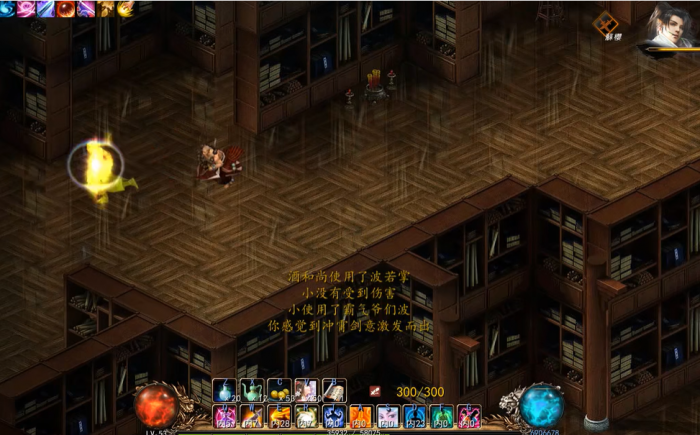Click the small red icon beside 300/300
The image size is (700, 435).
[x=375, y=391]
